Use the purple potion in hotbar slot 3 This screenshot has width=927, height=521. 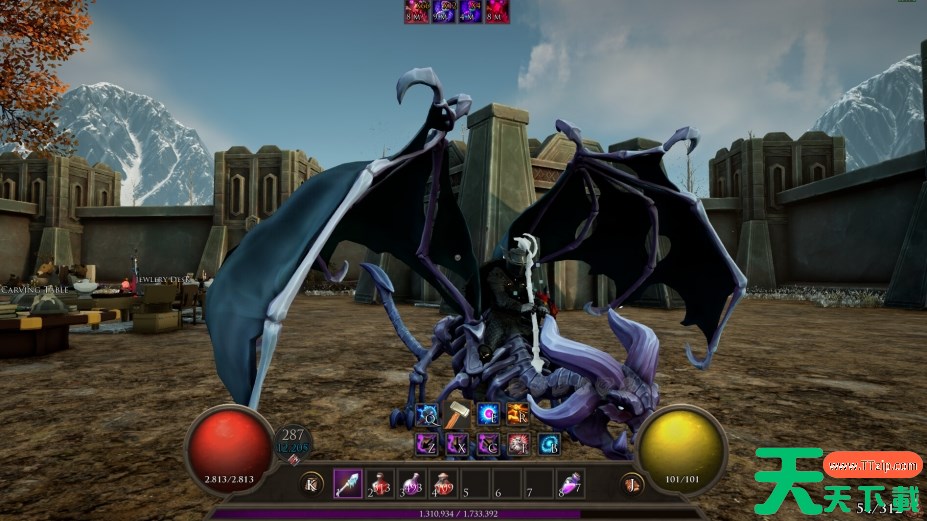tap(412, 483)
